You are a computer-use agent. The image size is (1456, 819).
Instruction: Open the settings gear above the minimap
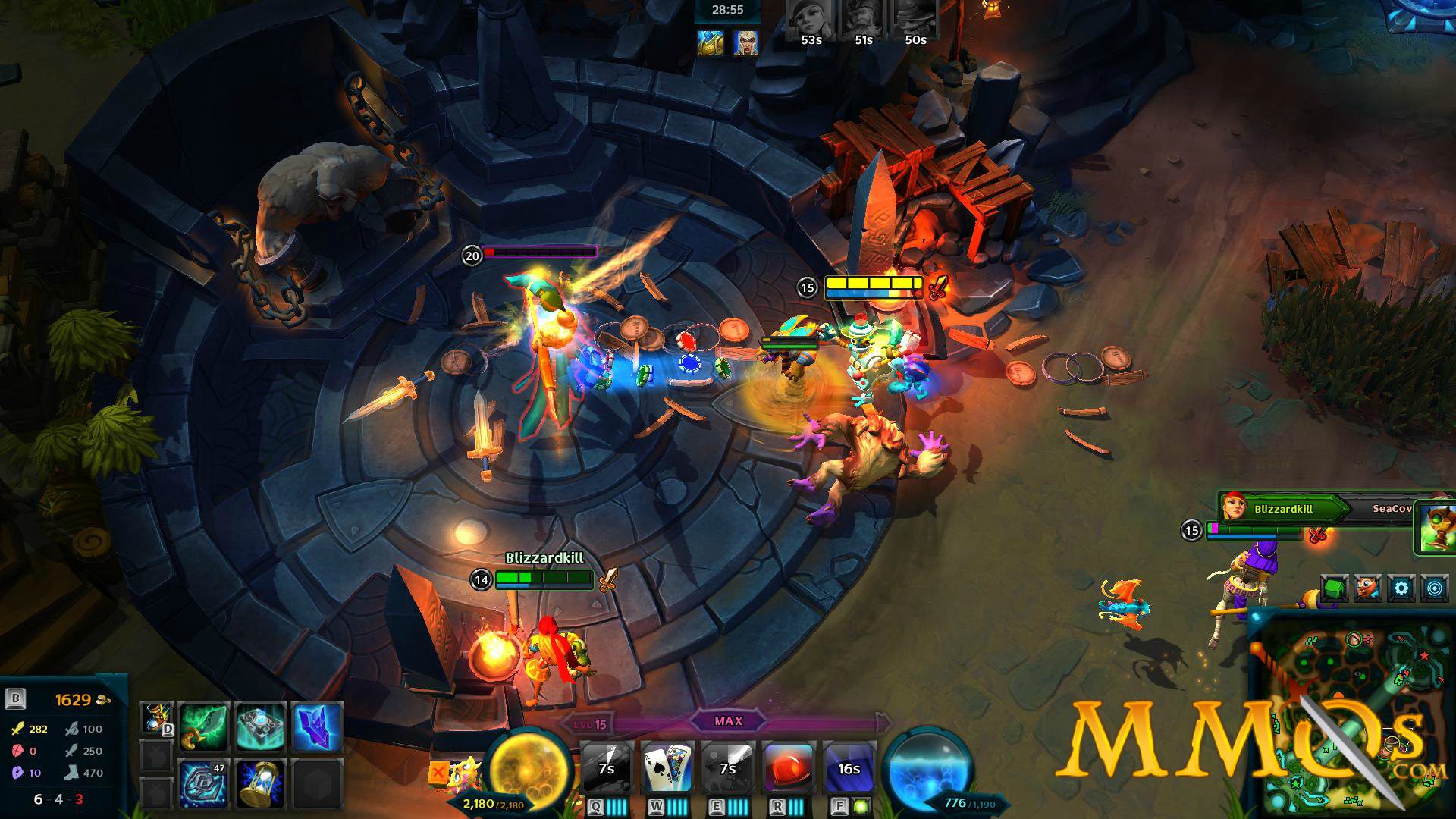click(x=1401, y=588)
